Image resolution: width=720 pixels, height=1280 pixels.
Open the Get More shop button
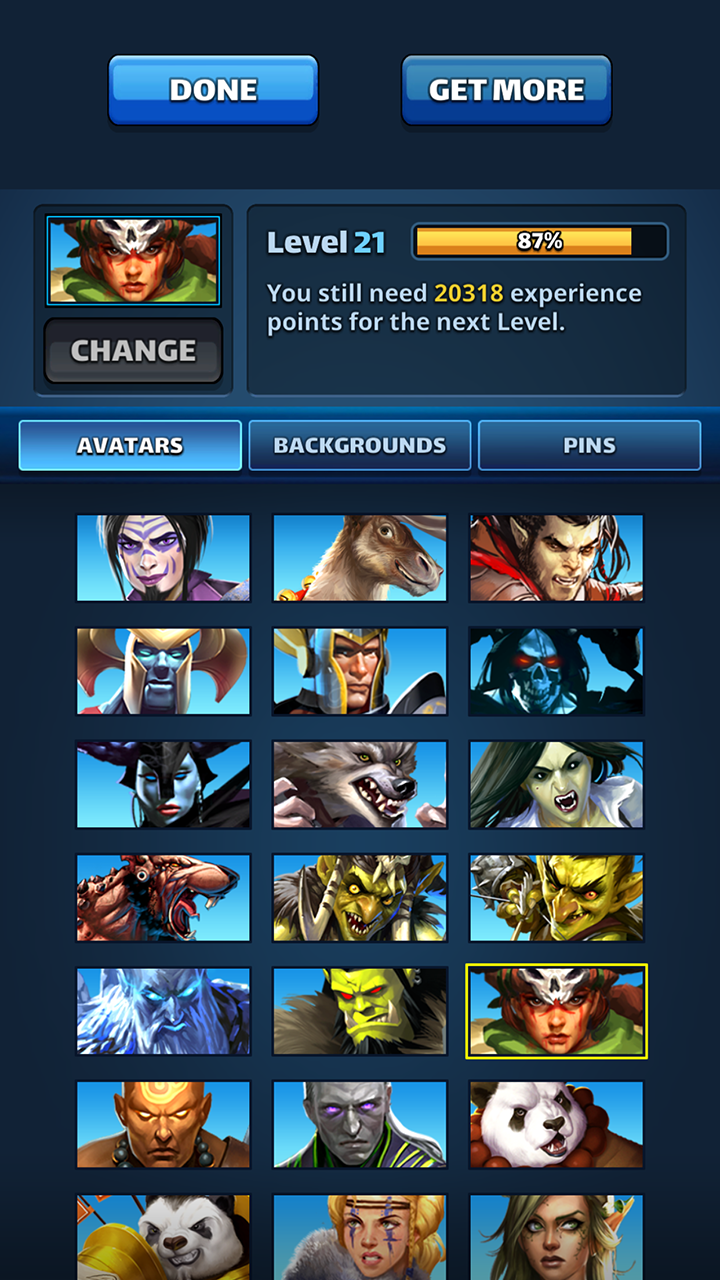(506, 90)
